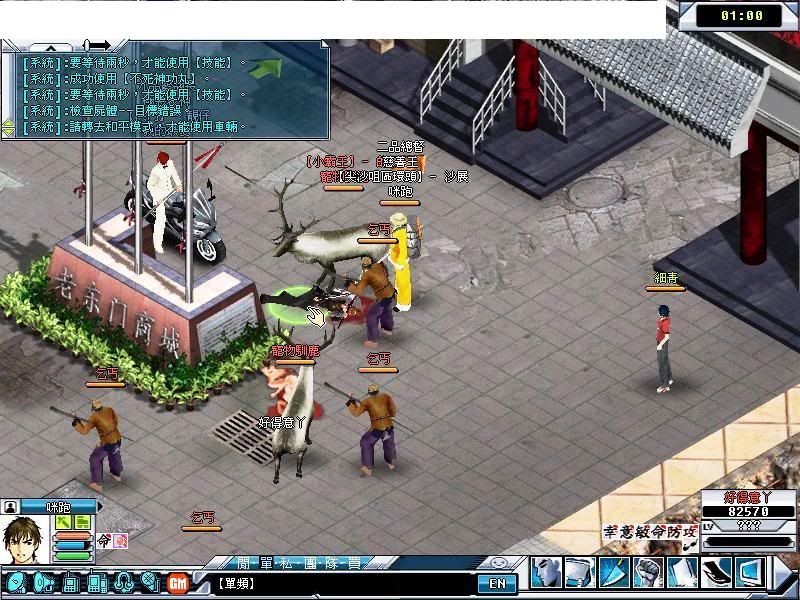
Task: Toggle the EN input language button
Action: point(497,583)
